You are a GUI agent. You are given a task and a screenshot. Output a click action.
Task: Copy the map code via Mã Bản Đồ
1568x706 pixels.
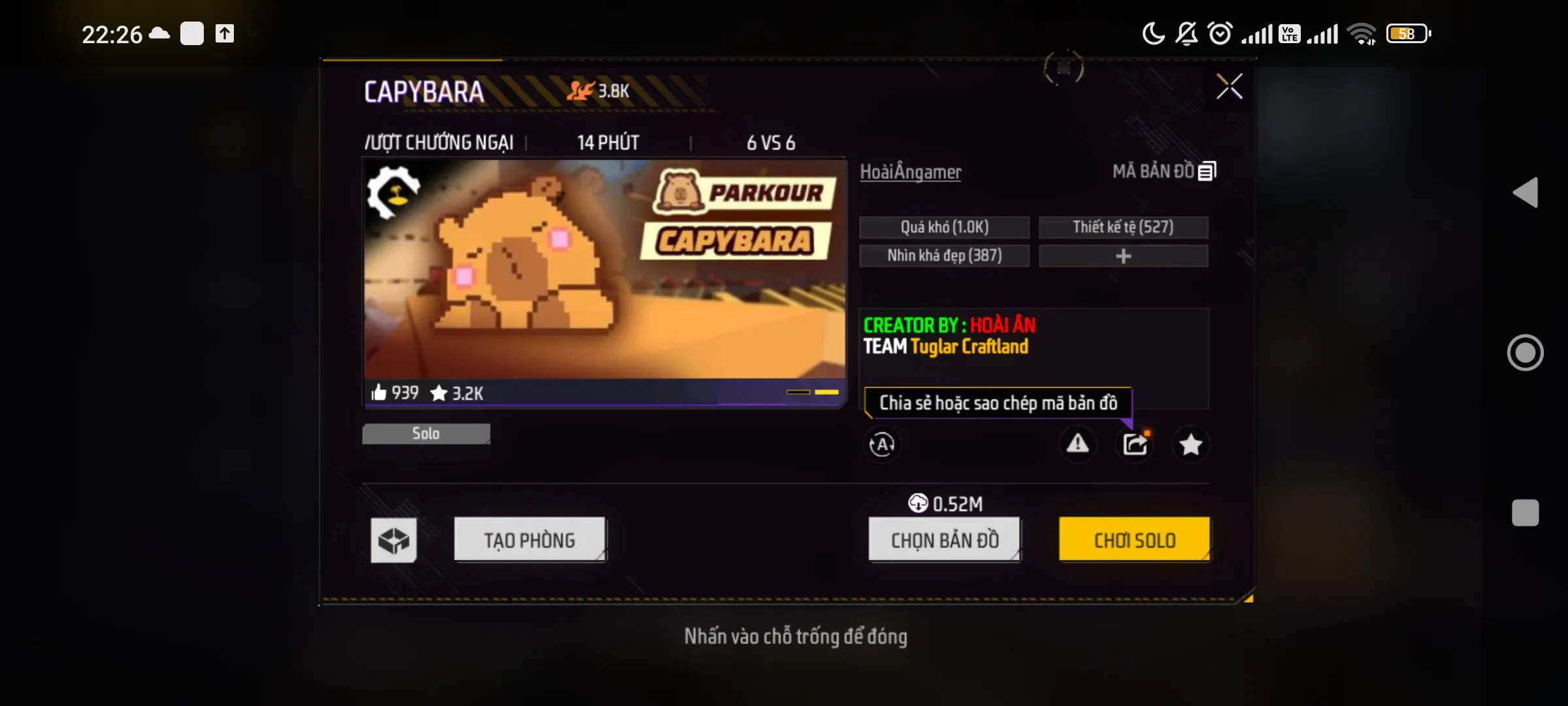(1164, 171)
